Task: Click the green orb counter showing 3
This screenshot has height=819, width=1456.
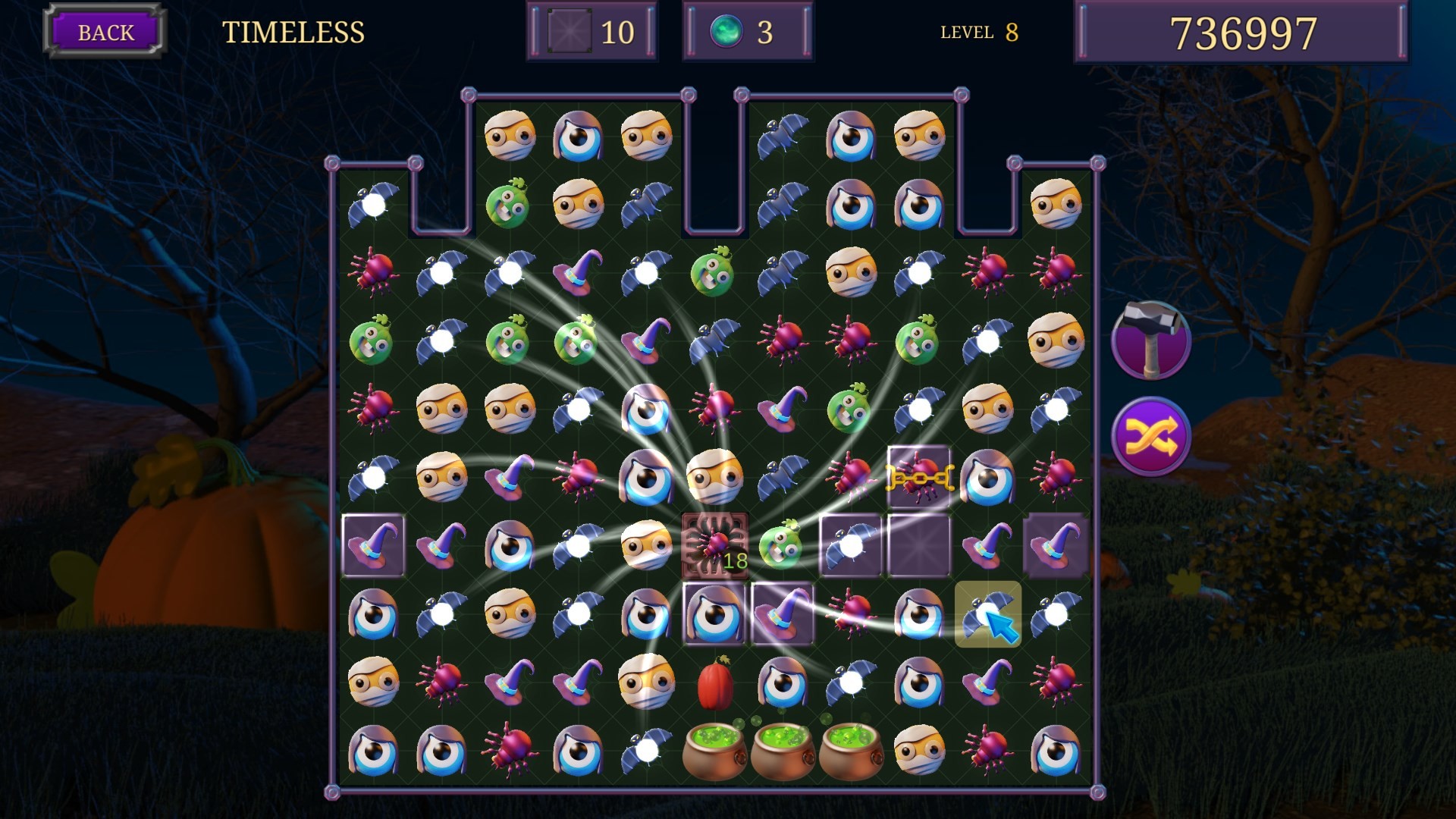Action: (747, 32)
